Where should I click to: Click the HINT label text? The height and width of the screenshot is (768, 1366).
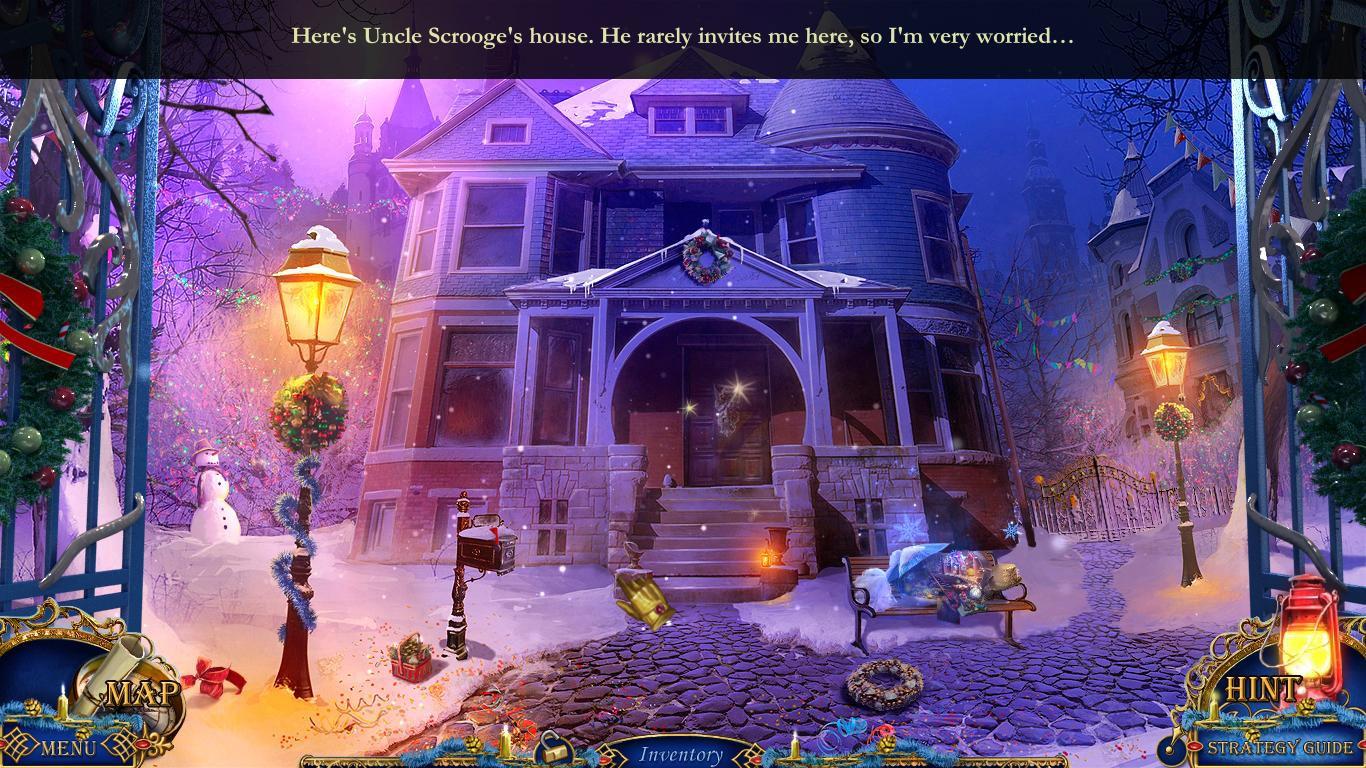point(1263,688)
